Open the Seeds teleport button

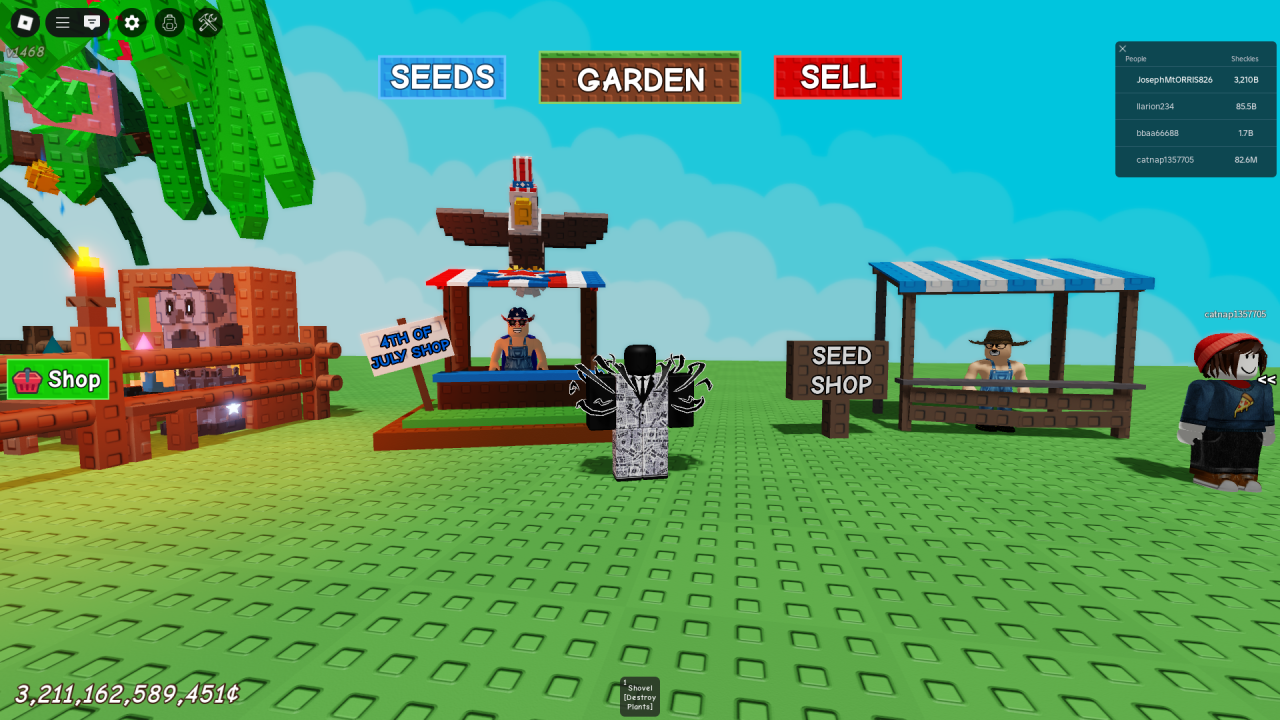pyautogui.click(x=442, y=77)
